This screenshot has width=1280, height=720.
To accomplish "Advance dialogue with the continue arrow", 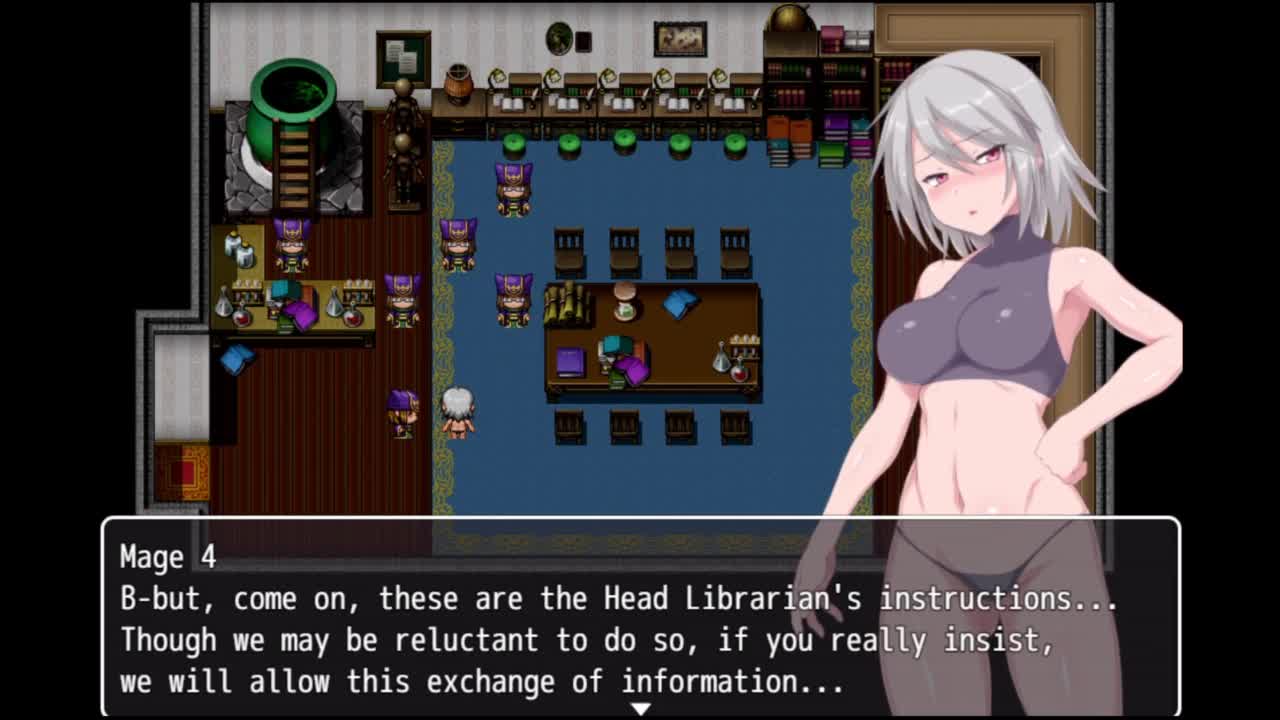I will point(640,708).
